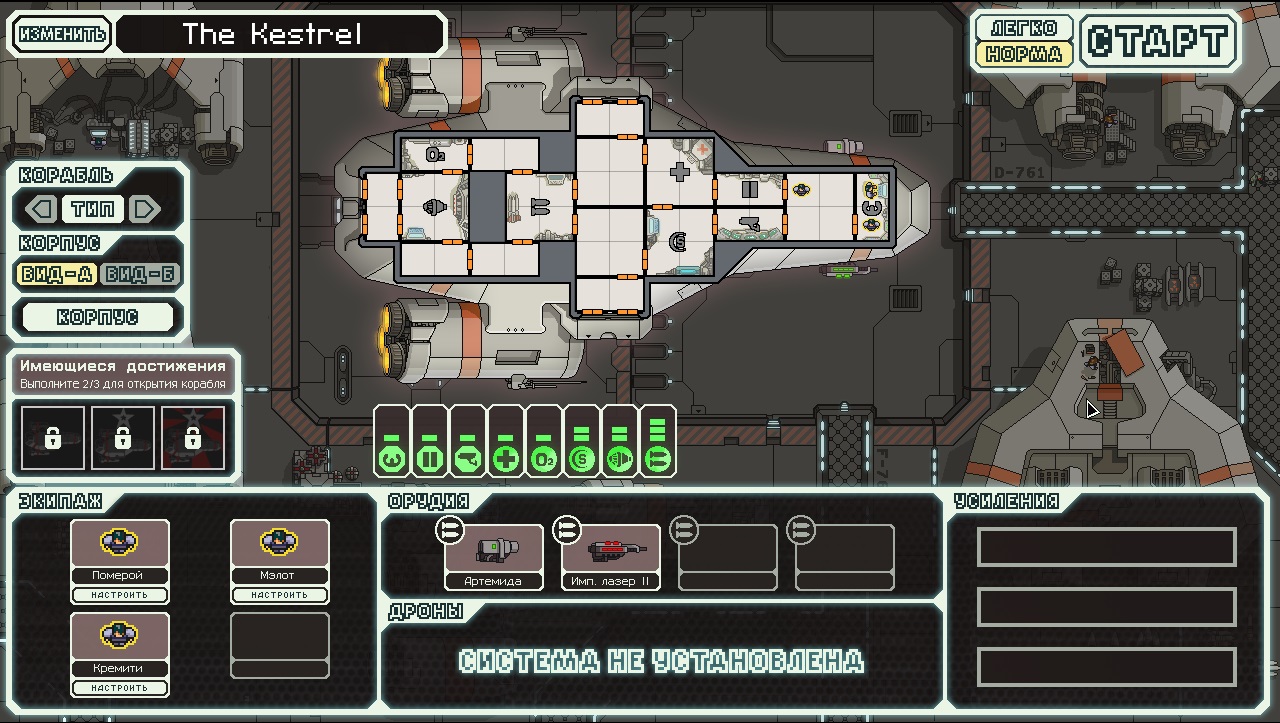Screen dimensions: 1280x723
Task: Select the ship's name field The Kestrel
Action: tap(280, 34)
